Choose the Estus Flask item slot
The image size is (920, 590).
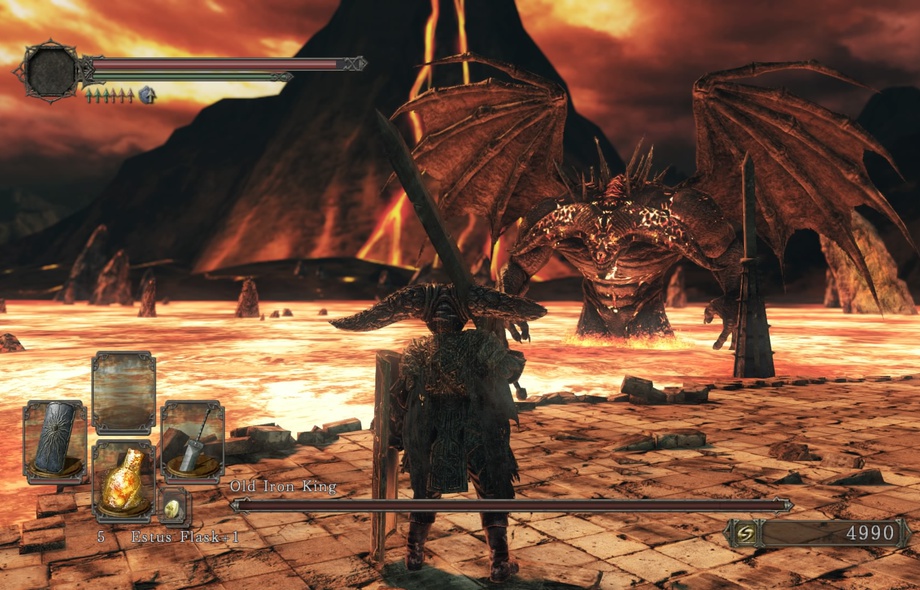(123, 482)
